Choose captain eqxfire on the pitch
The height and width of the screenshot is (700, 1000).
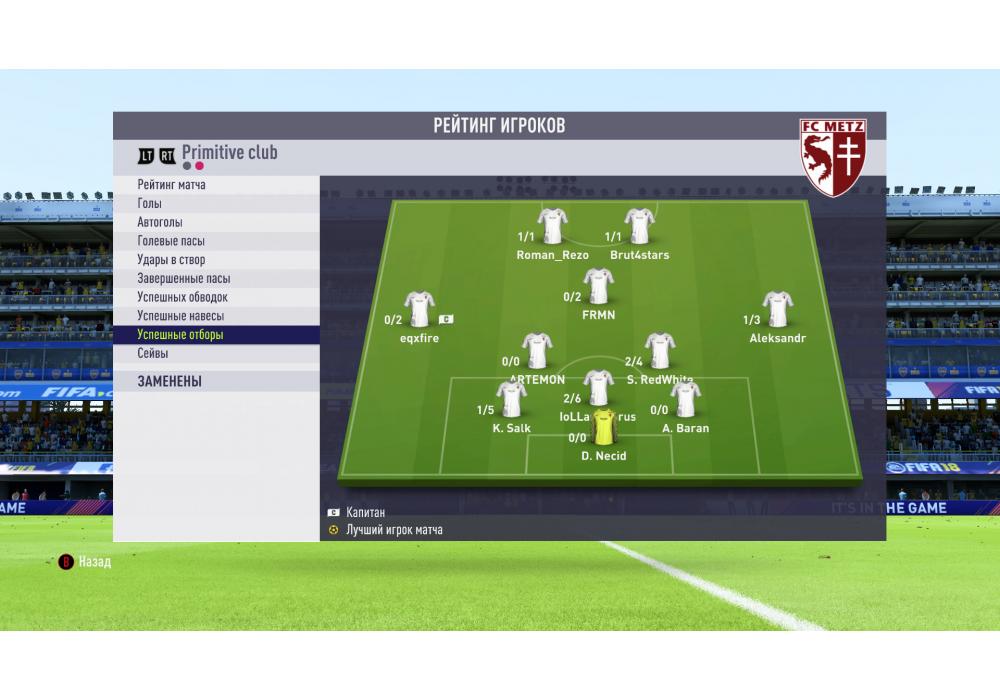(419, 310)
